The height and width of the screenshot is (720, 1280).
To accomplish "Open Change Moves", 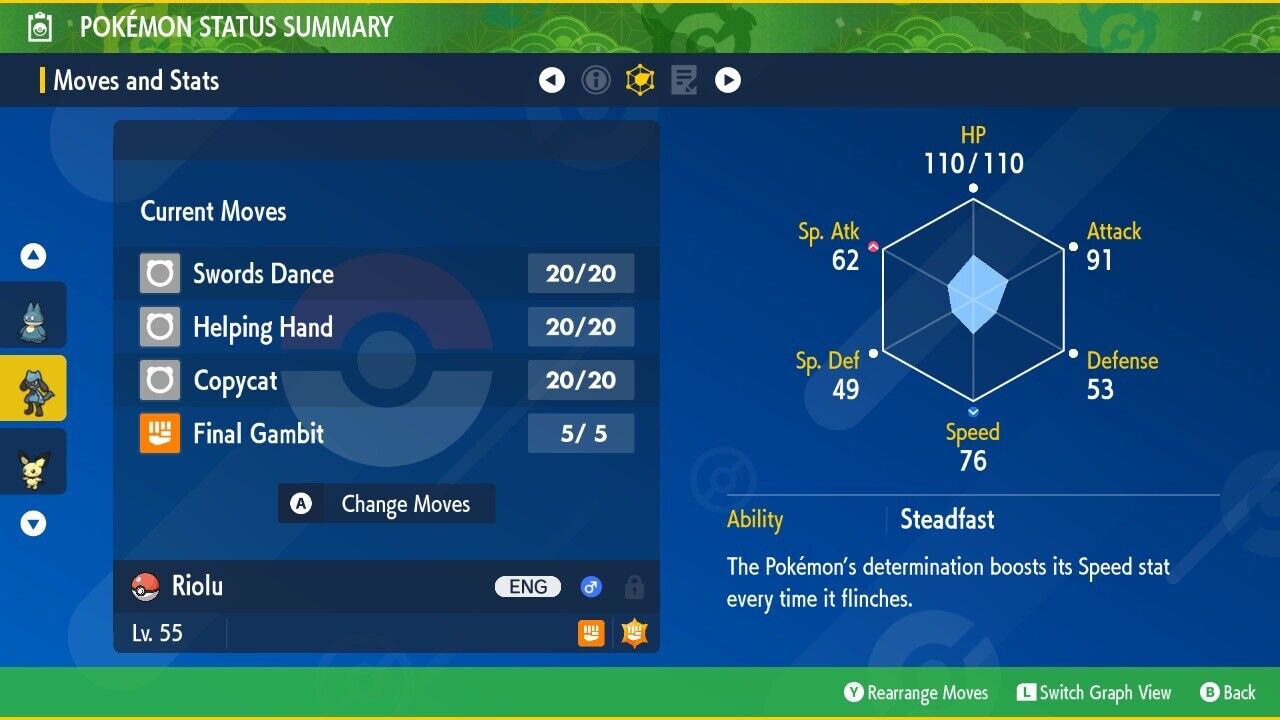I will click(x=386, y=504).
